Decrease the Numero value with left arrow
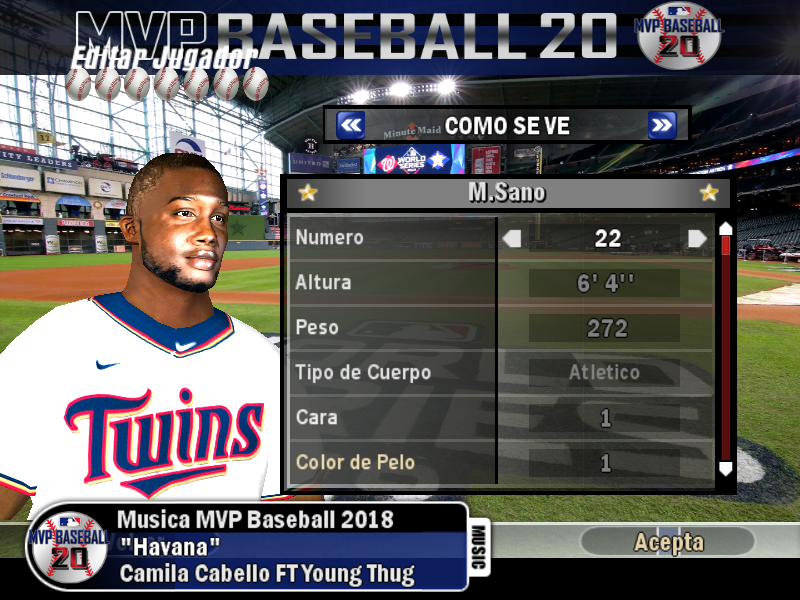Image resolution: width=800 pixels, height=600 pixels. pos(512,238)
